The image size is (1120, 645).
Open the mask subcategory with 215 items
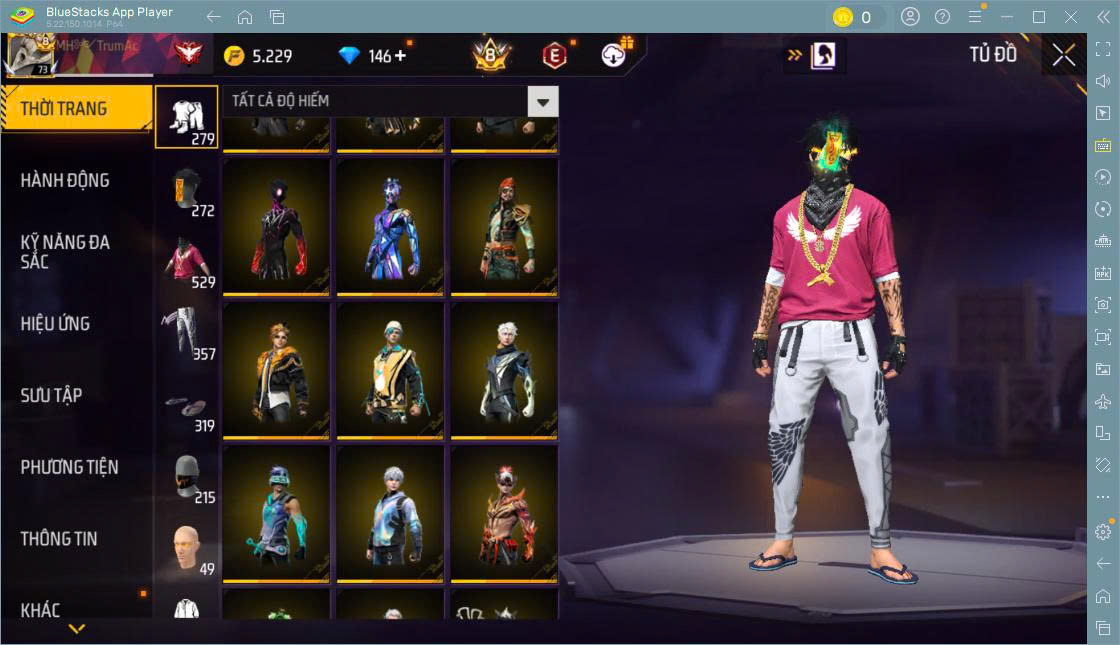coord(186,476)
